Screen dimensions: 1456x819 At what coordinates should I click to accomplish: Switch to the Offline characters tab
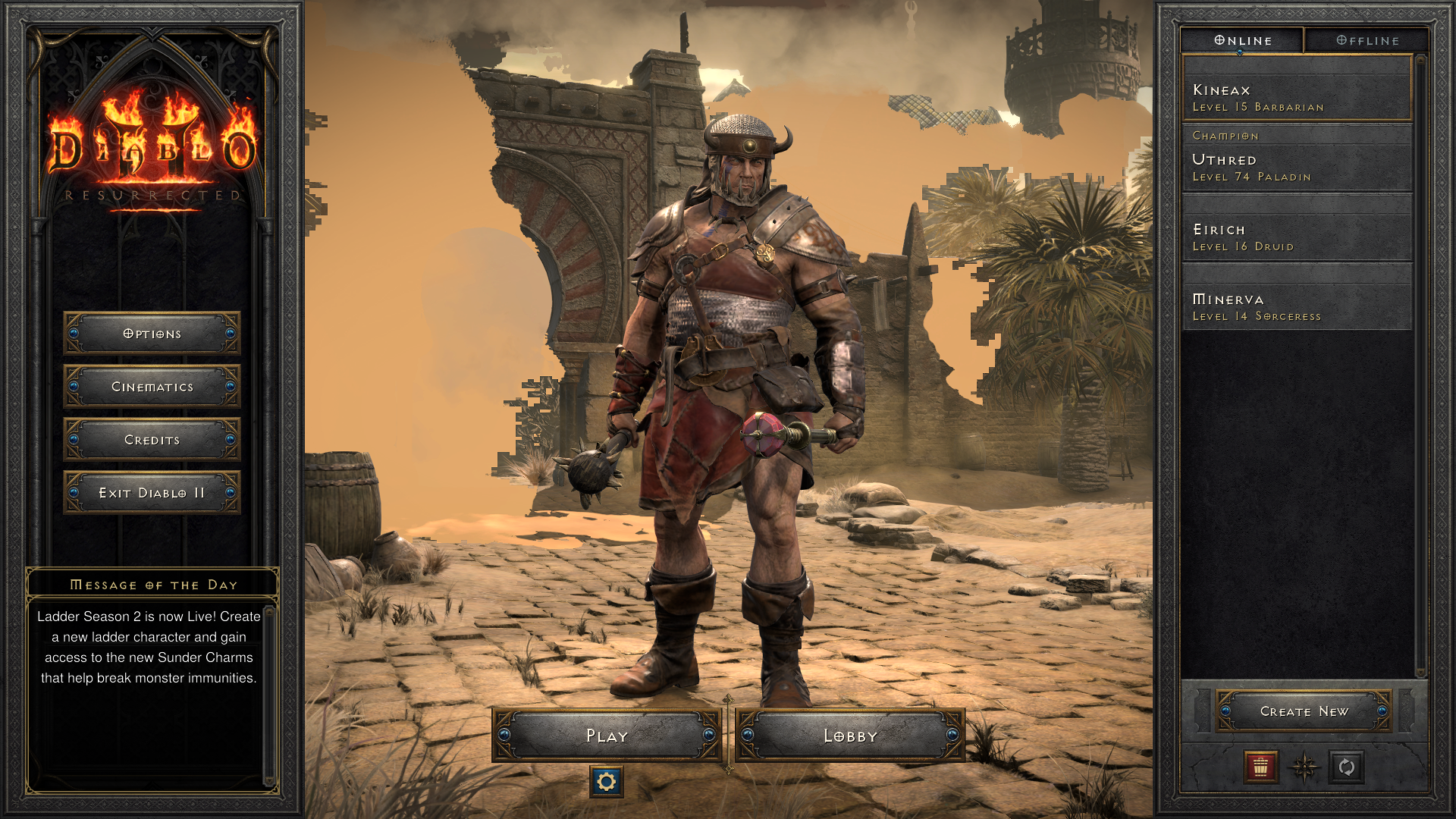point(1367,40)
